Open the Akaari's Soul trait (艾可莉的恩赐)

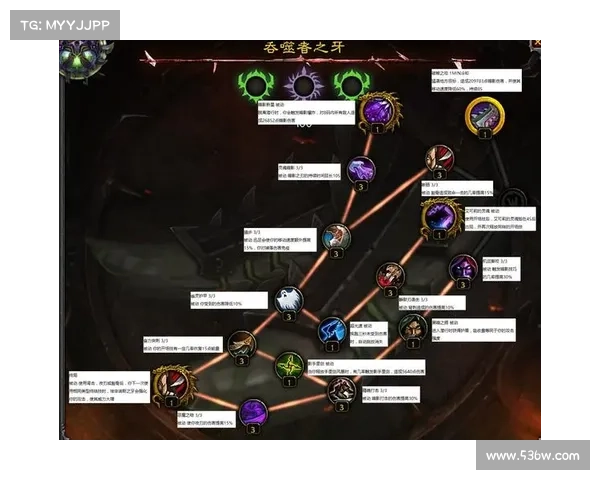[x=440, y=216]
